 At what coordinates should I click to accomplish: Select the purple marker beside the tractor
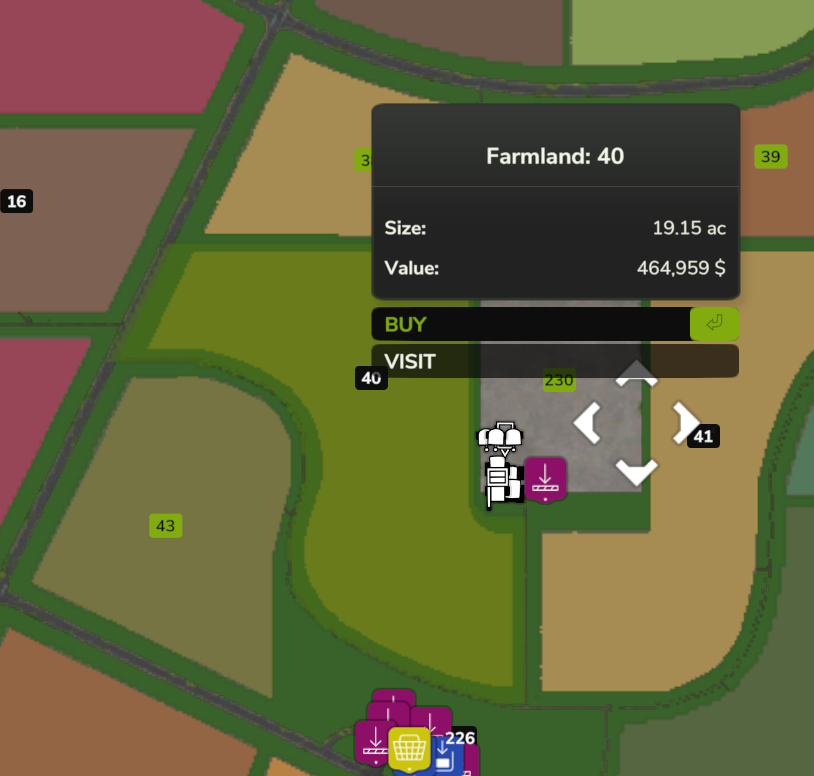click(x=545, y=479)
